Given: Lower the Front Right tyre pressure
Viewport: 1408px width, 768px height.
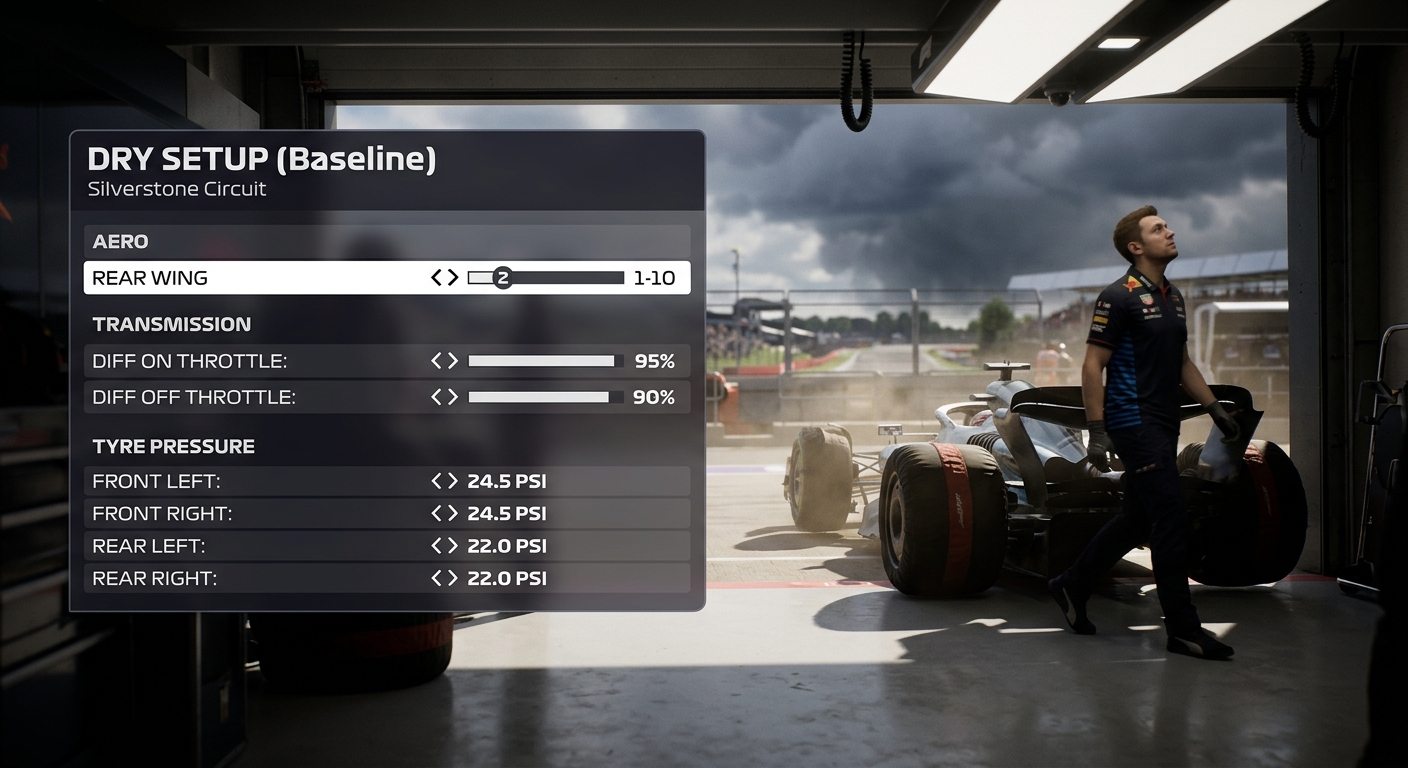Looking at the screenshot, I should tap(437, 513).
